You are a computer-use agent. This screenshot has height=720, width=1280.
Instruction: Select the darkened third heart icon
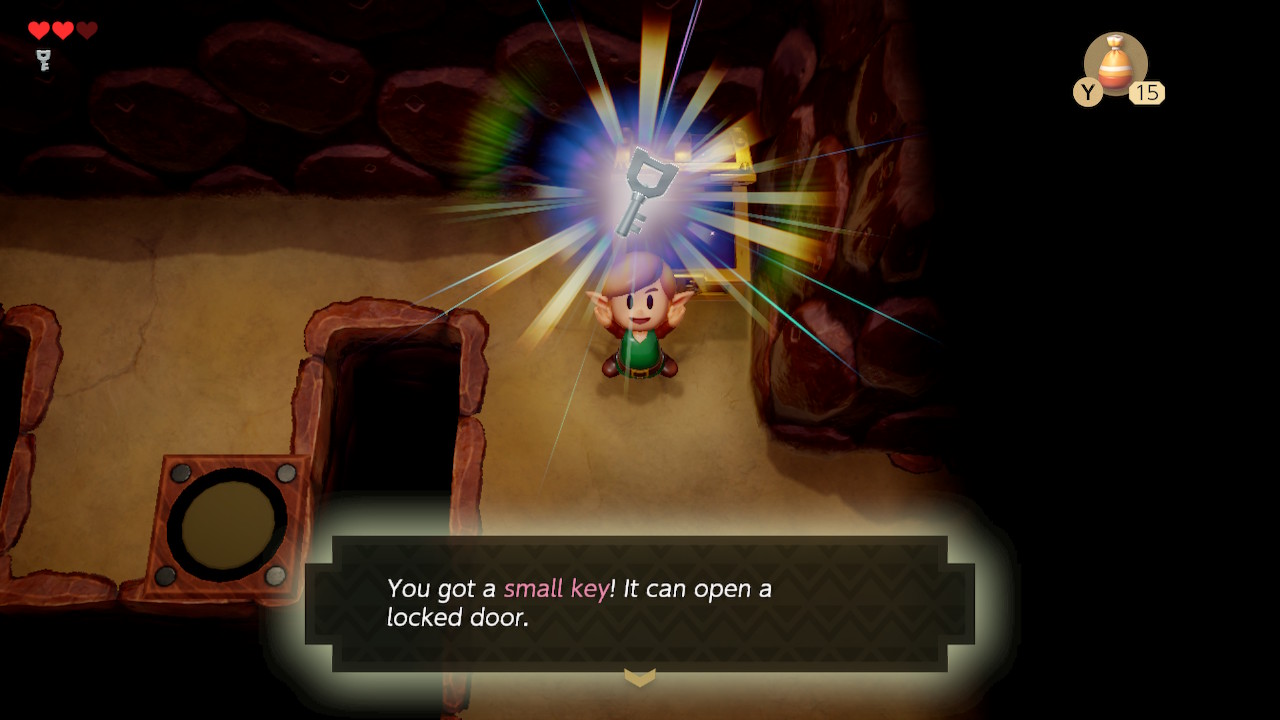coord(88,30)
